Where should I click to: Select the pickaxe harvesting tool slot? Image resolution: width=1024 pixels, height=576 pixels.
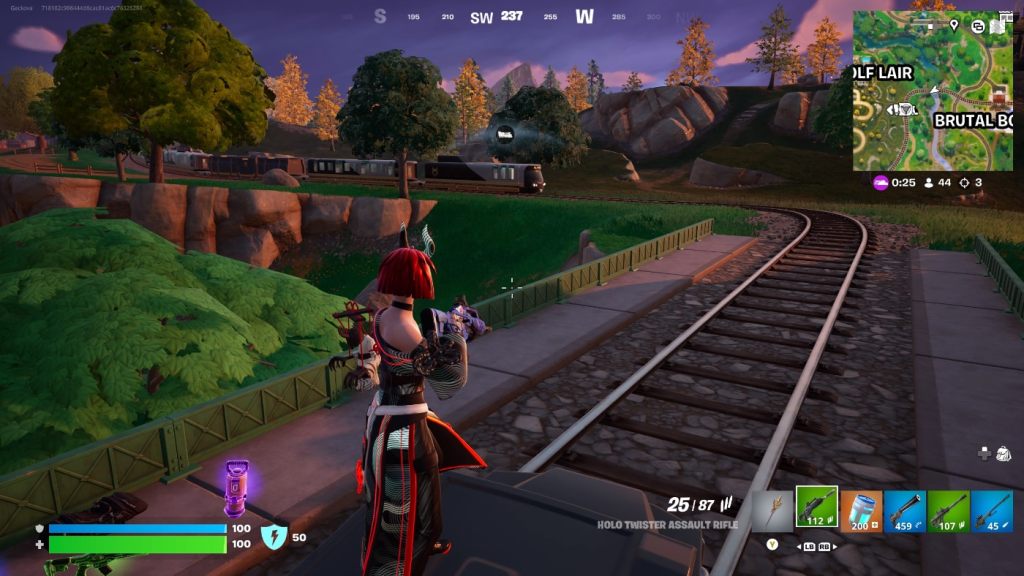coord(772,510)
